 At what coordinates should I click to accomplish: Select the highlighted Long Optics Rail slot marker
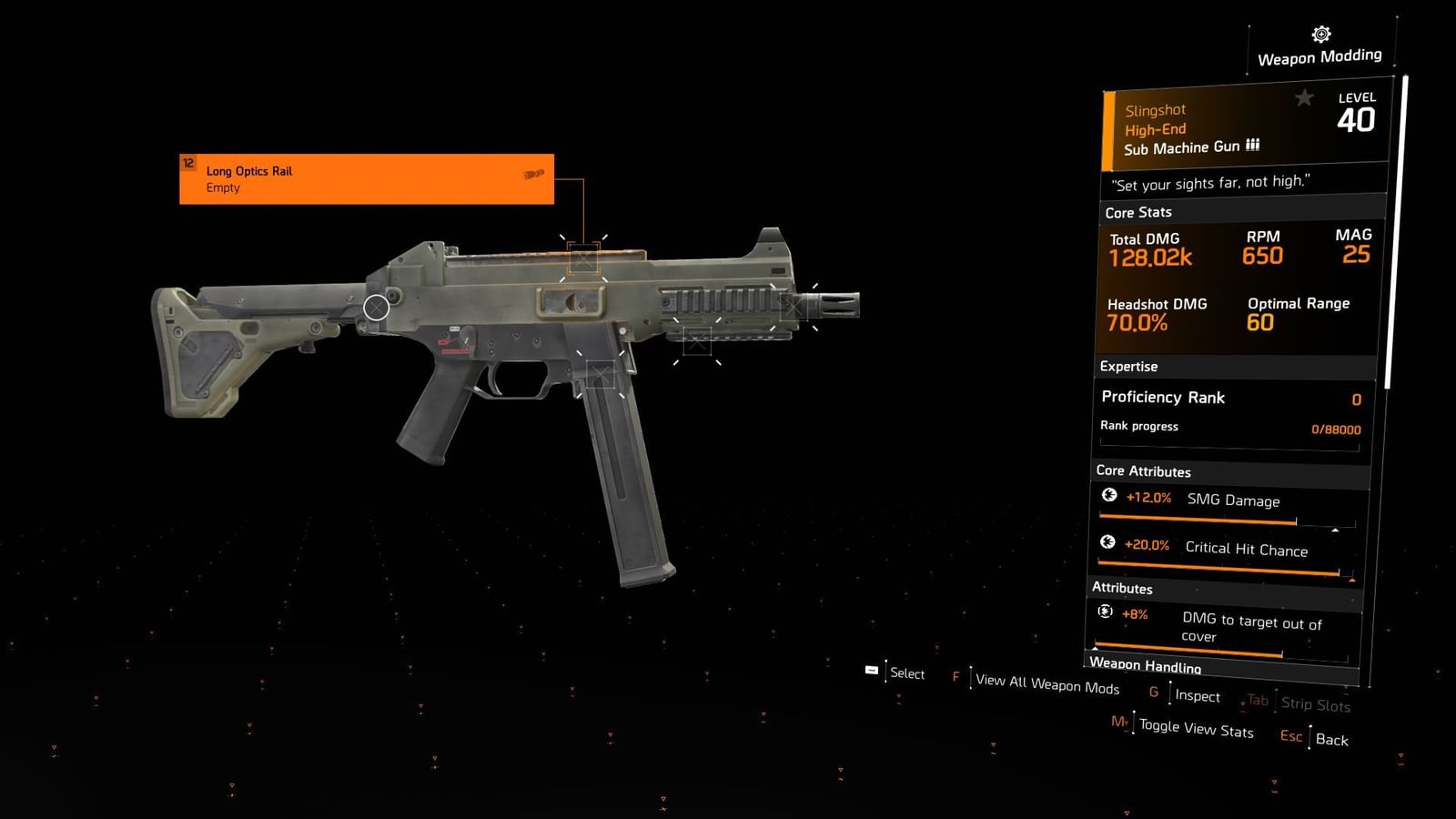[x=582, y=259]
